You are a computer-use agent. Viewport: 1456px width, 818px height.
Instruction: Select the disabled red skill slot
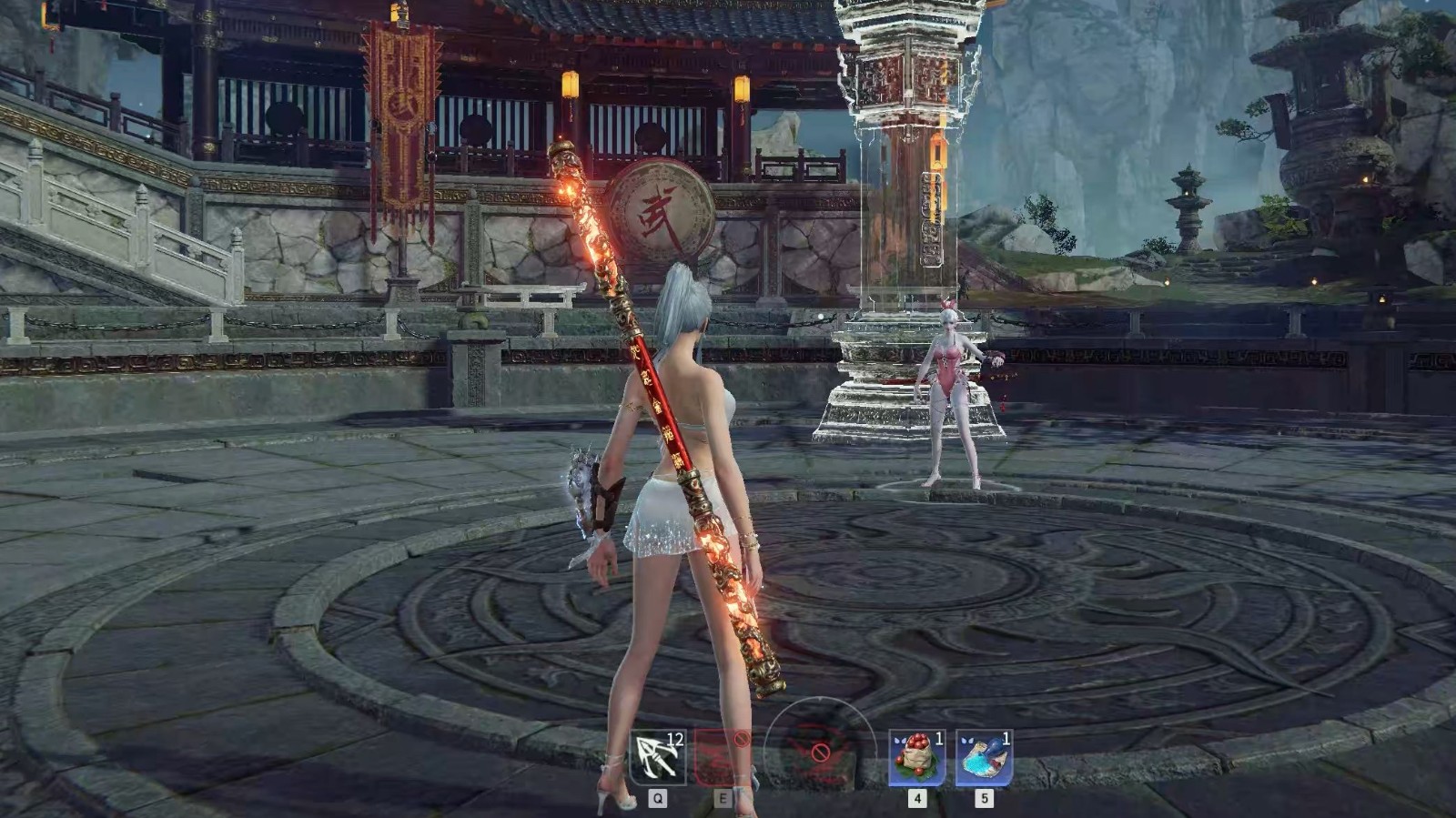723,757
